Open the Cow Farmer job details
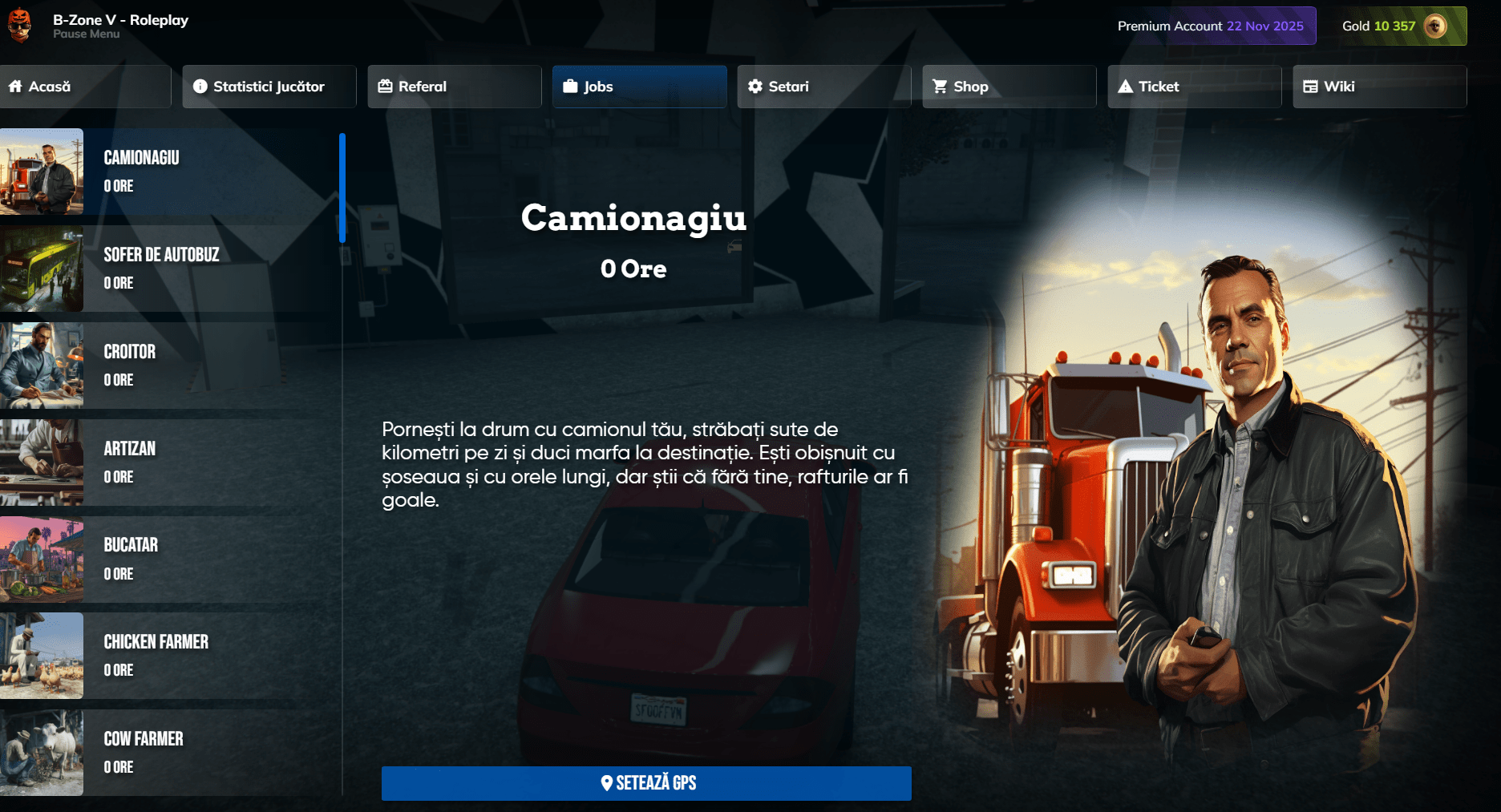 [x=168, y=753]
